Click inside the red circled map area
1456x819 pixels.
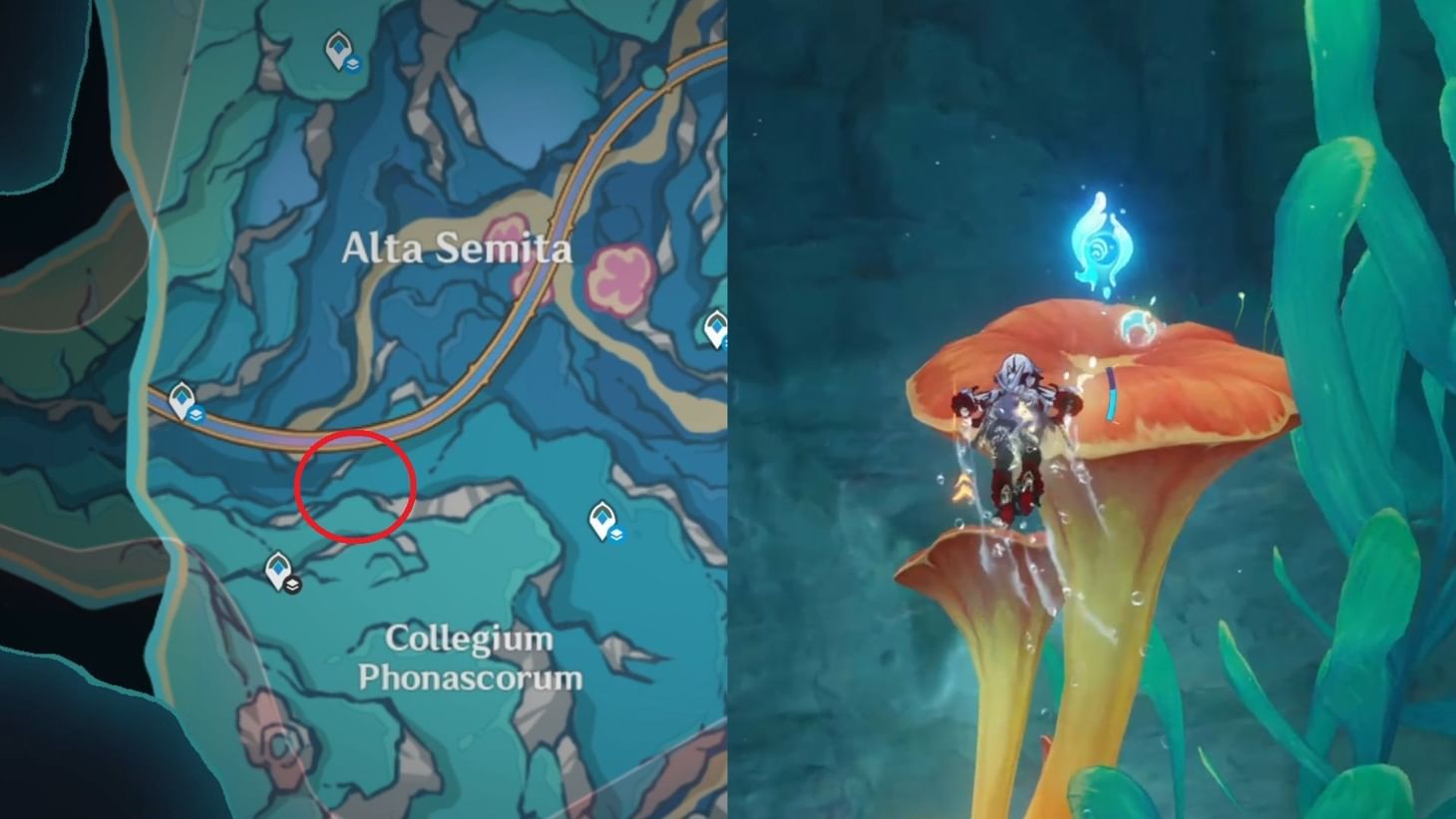click(356, 485)
